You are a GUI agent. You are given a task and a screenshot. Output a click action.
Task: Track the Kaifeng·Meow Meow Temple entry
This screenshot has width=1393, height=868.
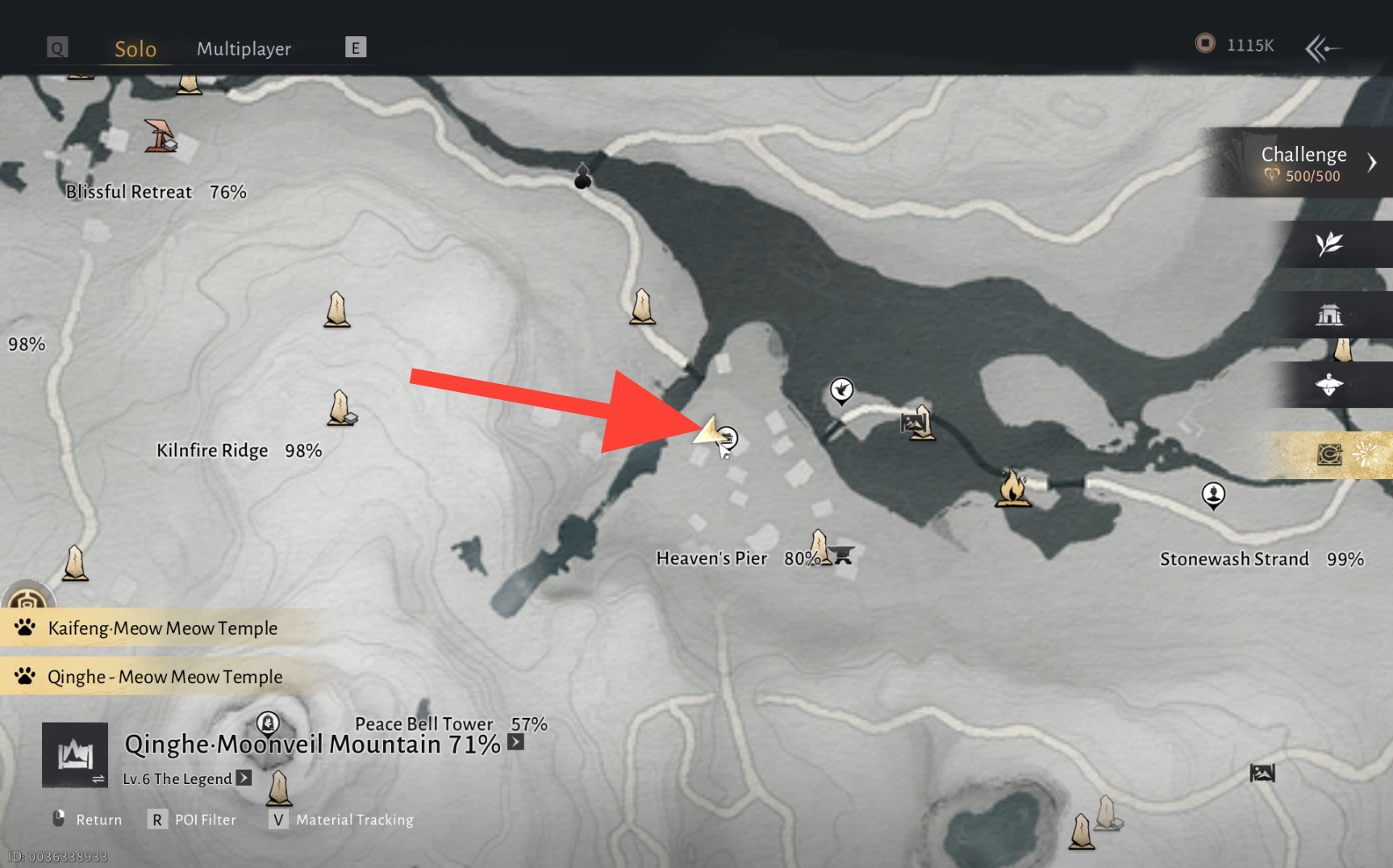pyautogui.click(x=162, y=628)
